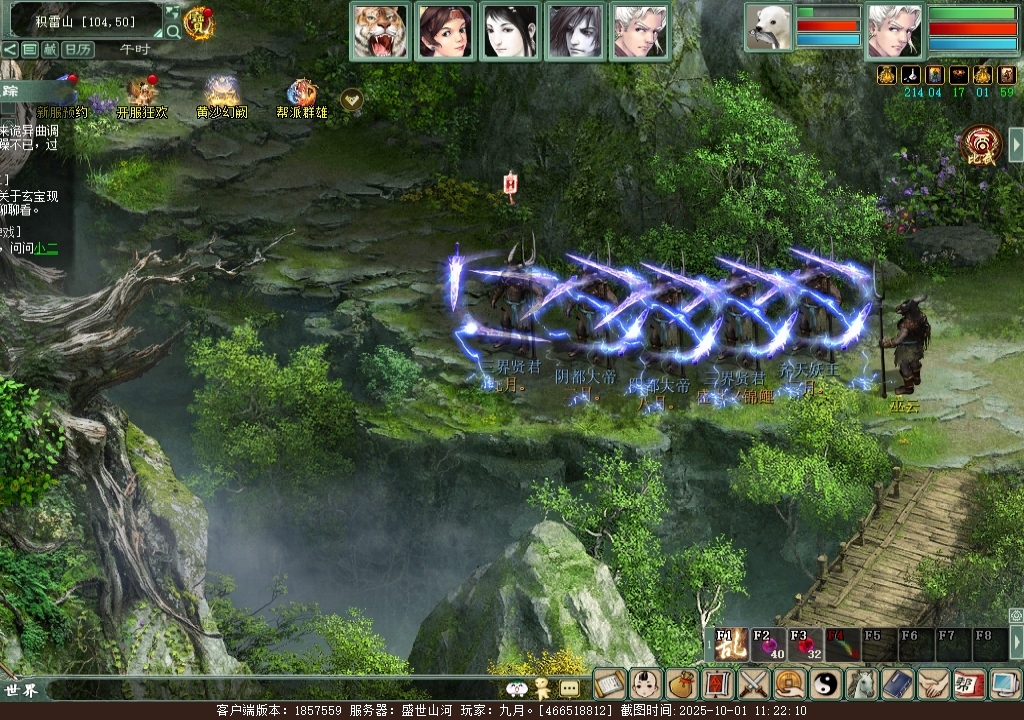The height and width of the screenshot is (720, 1024).
Task: Open the baby face character icon
Action: pos(645,684)
